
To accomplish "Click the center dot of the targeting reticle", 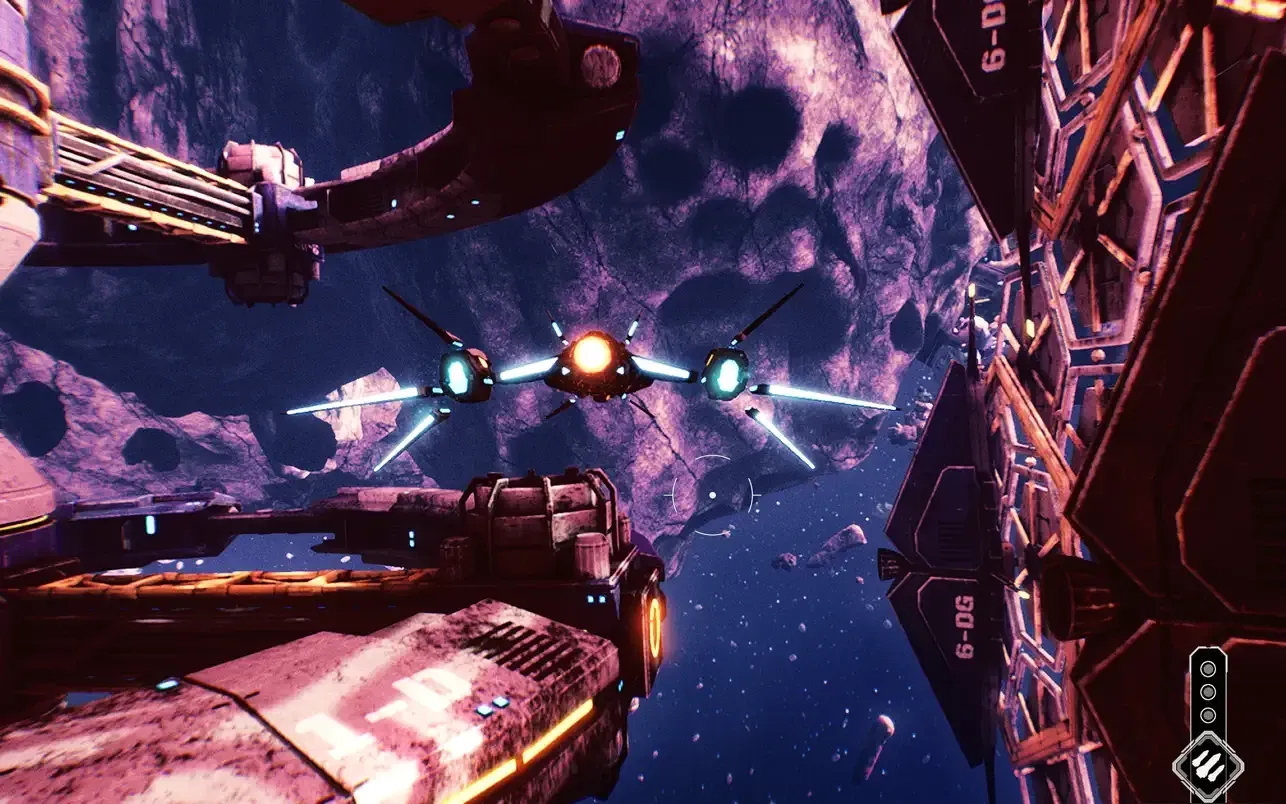I will click(x=713, y=495).
